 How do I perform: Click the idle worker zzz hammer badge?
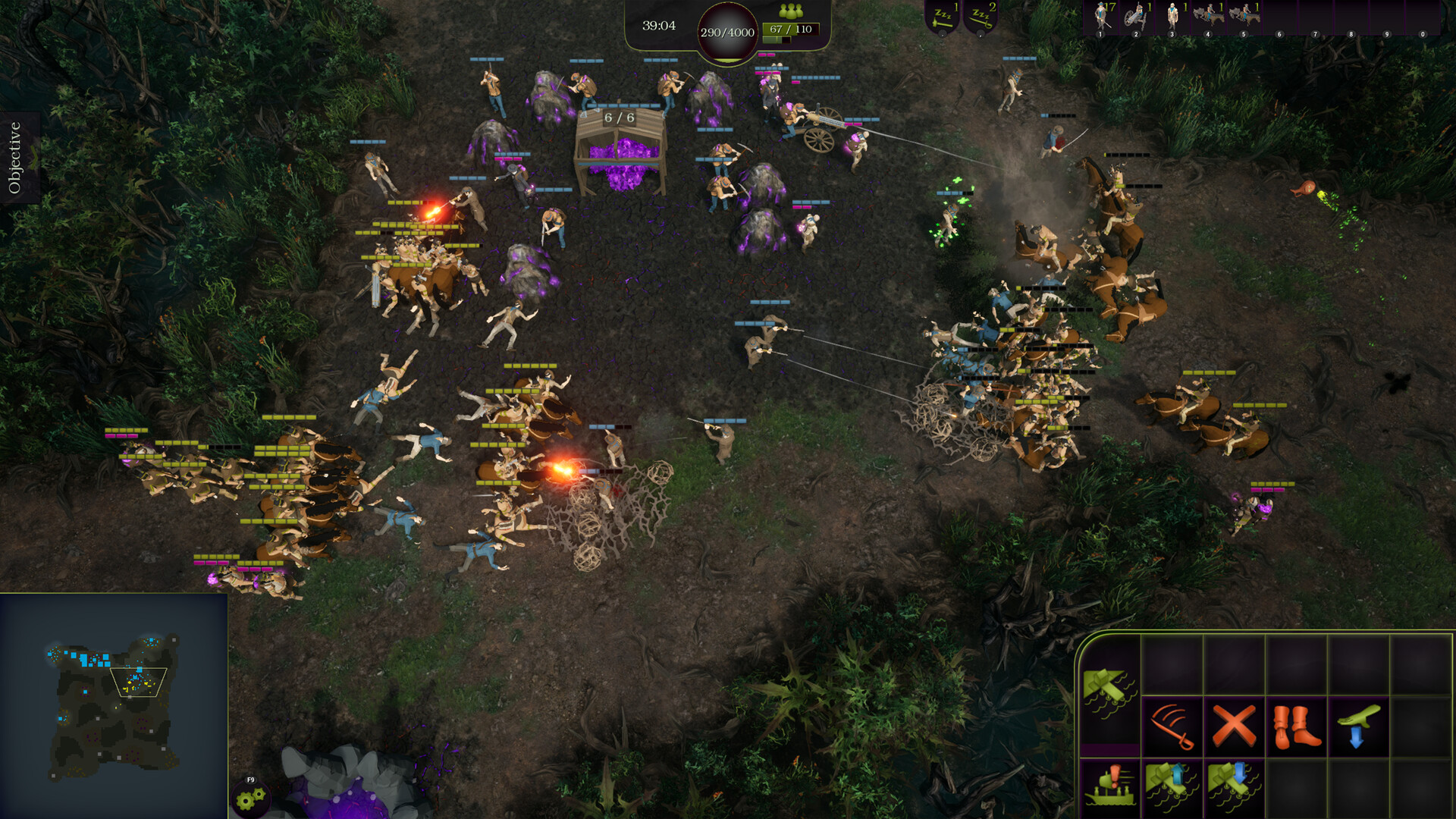943,17
